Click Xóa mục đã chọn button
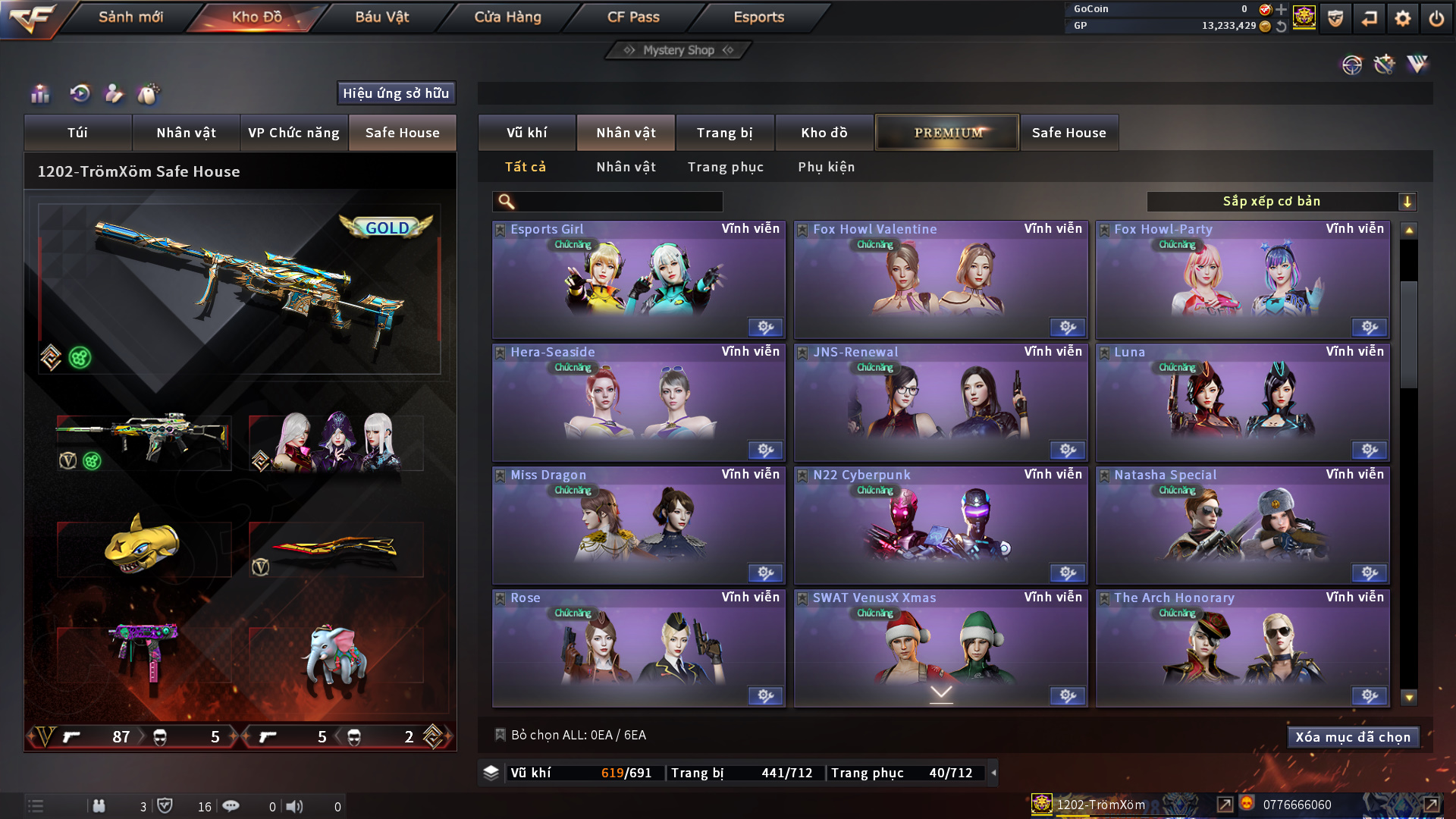Screen dimensions: 1456x819 [x=1352, y=737]
